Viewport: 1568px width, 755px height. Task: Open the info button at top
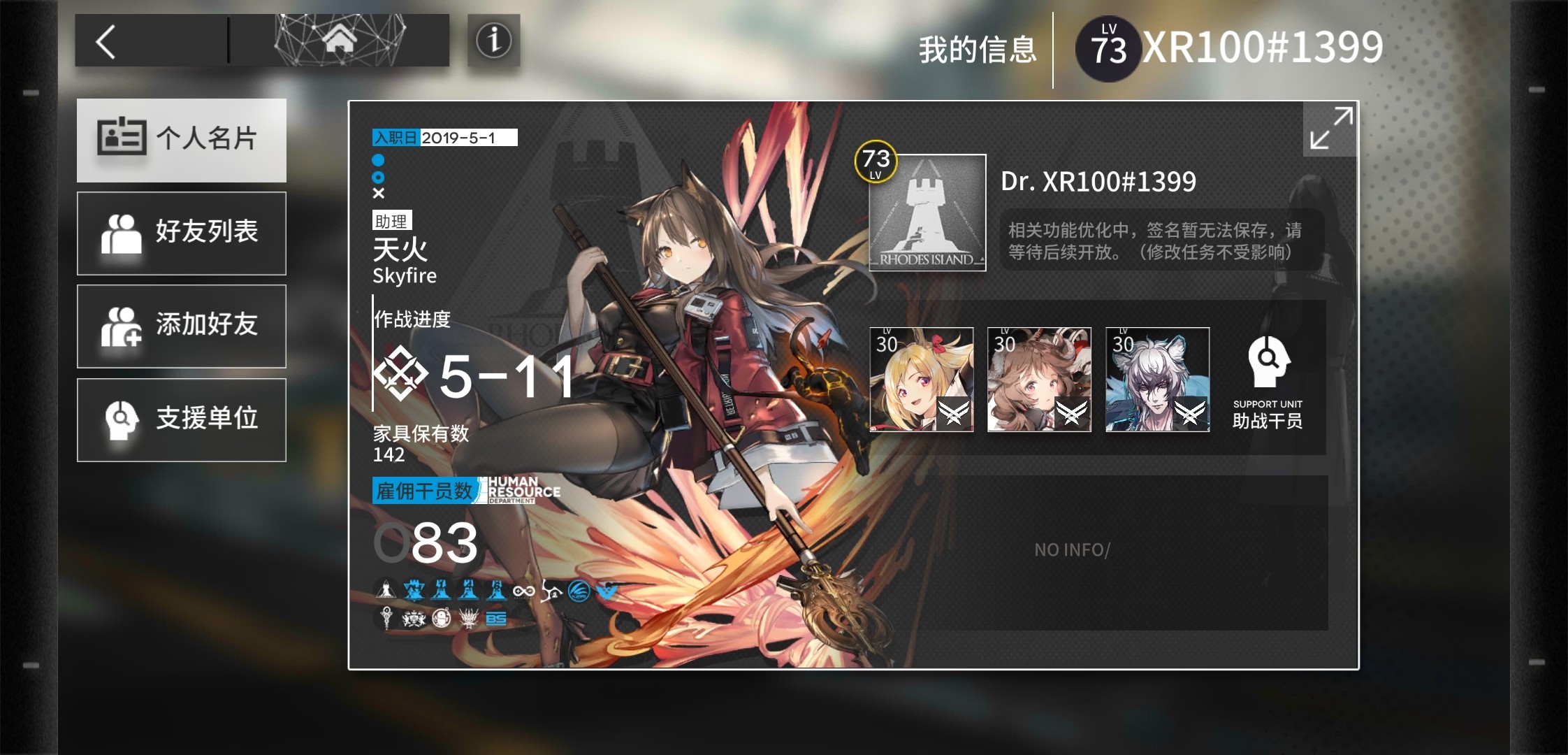493,41
